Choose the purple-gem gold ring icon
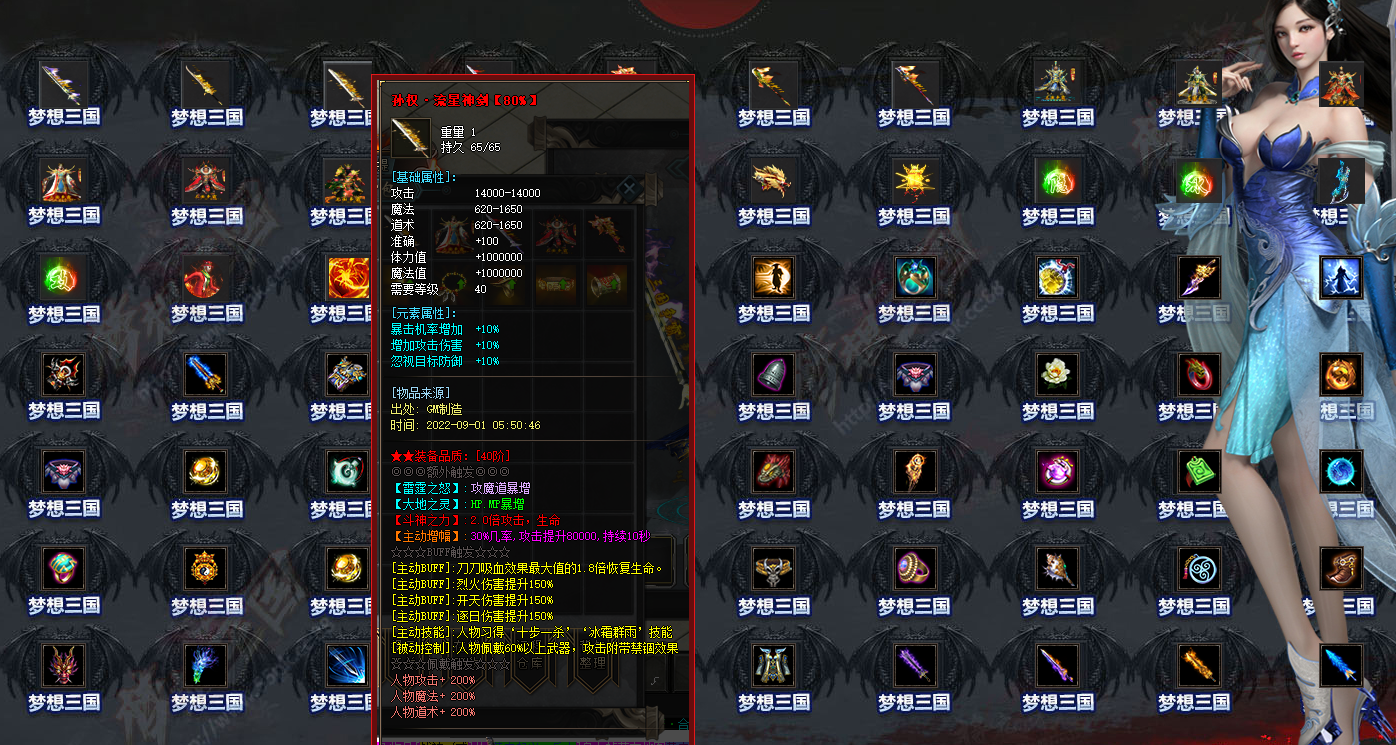Viewport: 1396px width, 745px height. pos(915,568)
